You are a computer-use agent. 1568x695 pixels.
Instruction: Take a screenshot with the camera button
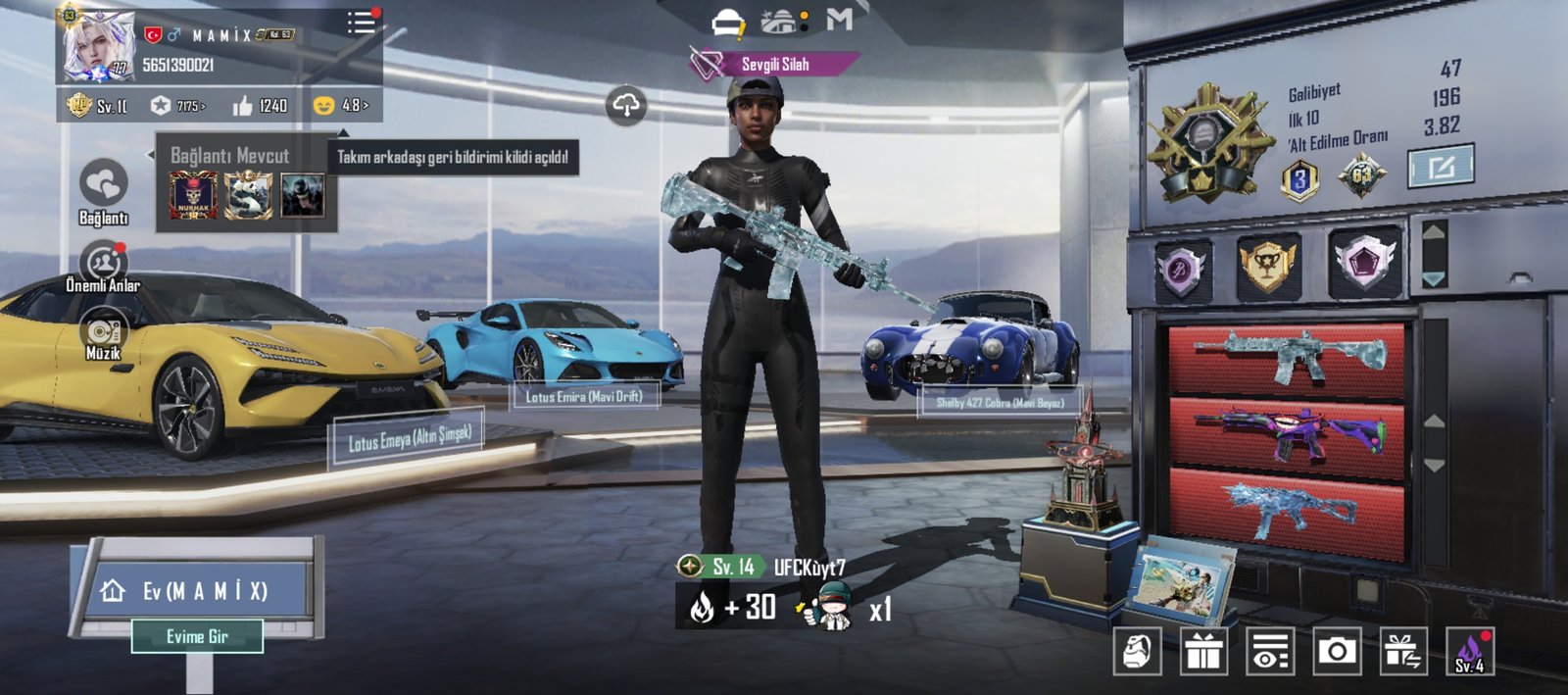(x=1336, y=652)
